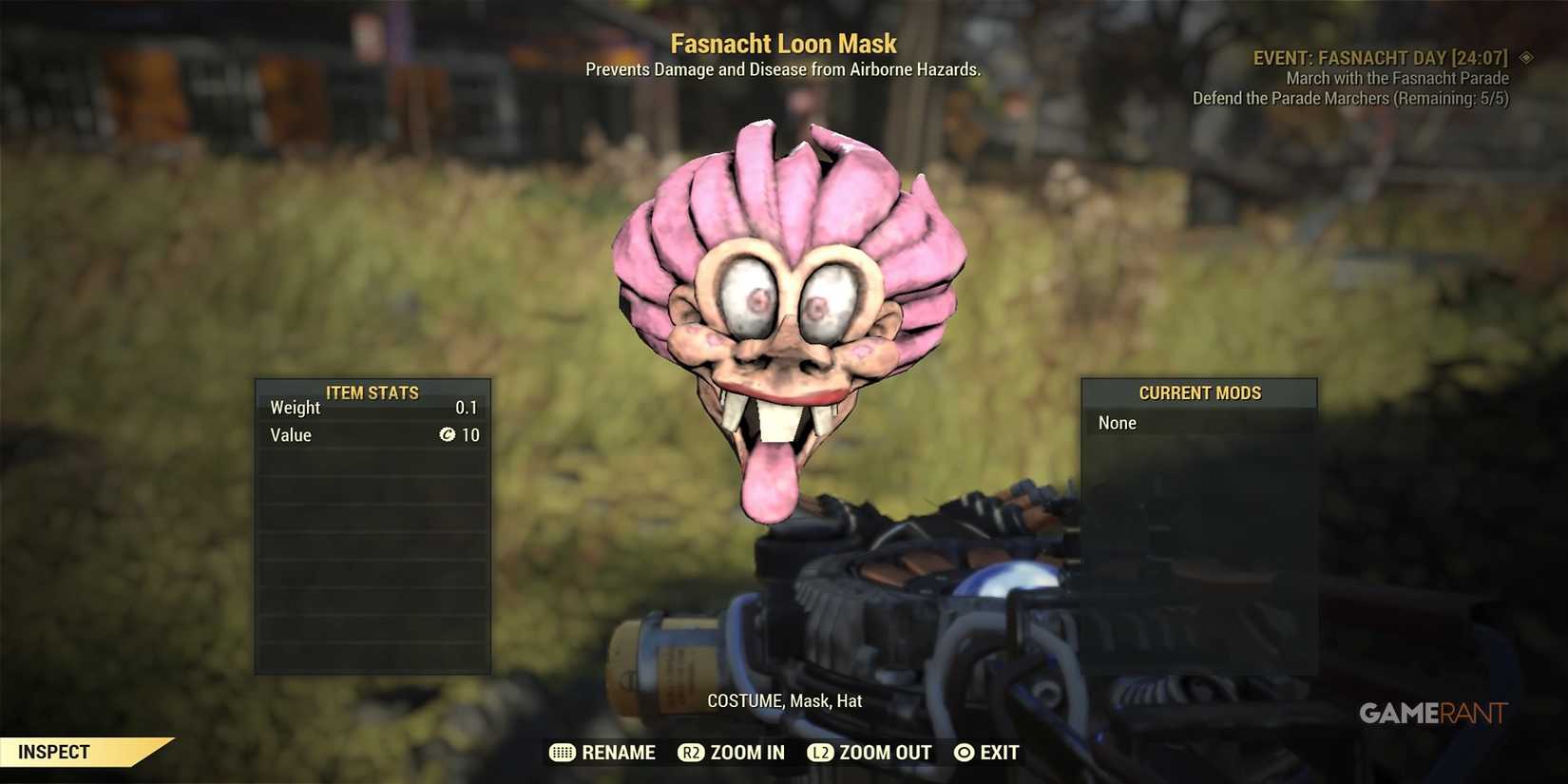This screenshot has width=1568, height=784.
Task: Select the L2 Zoom Out button icon
Action: click(820, 753)
